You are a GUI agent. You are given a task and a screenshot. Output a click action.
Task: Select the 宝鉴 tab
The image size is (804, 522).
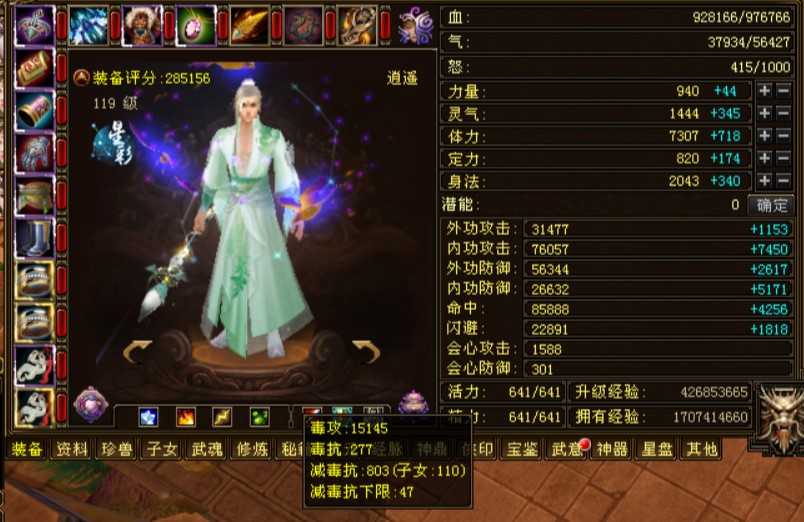click(523, 449)
